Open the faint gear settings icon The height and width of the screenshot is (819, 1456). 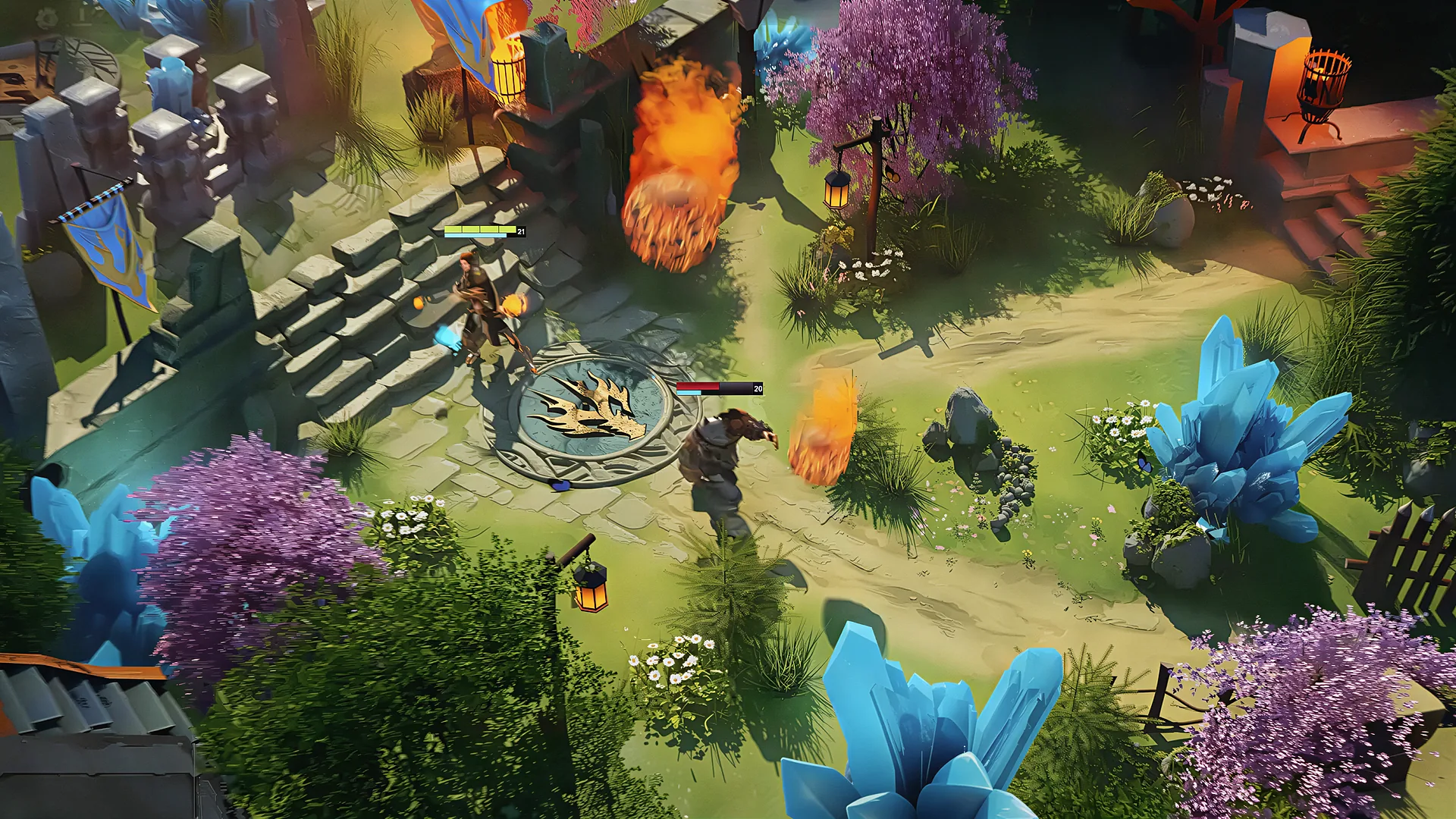click(x=47, y=17)
